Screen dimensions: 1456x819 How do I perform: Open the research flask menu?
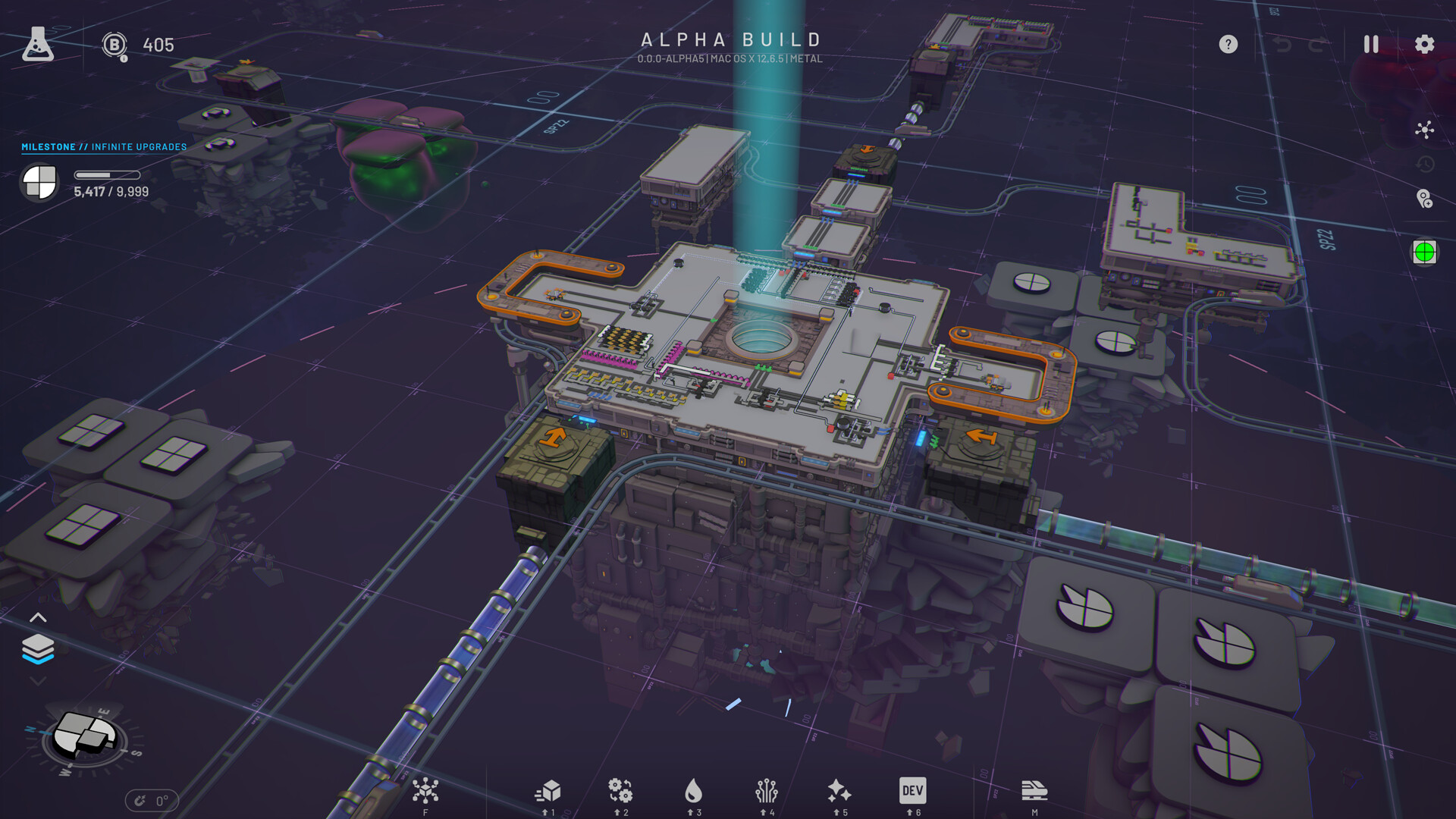(x=39, y=43)
